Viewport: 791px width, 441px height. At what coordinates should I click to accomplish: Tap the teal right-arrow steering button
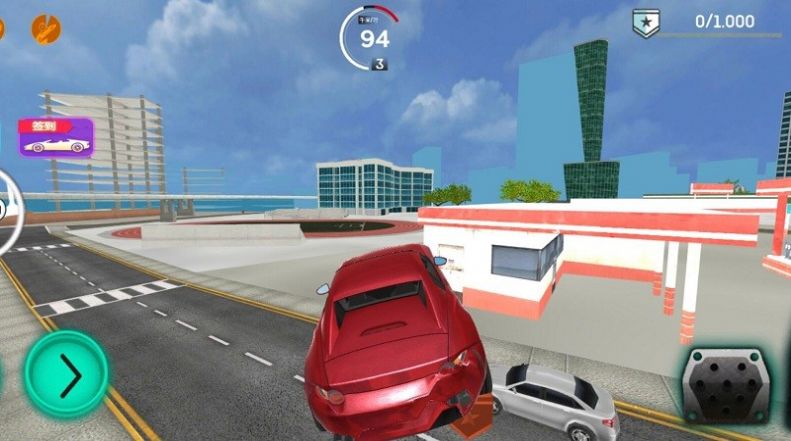click(66, 375)
